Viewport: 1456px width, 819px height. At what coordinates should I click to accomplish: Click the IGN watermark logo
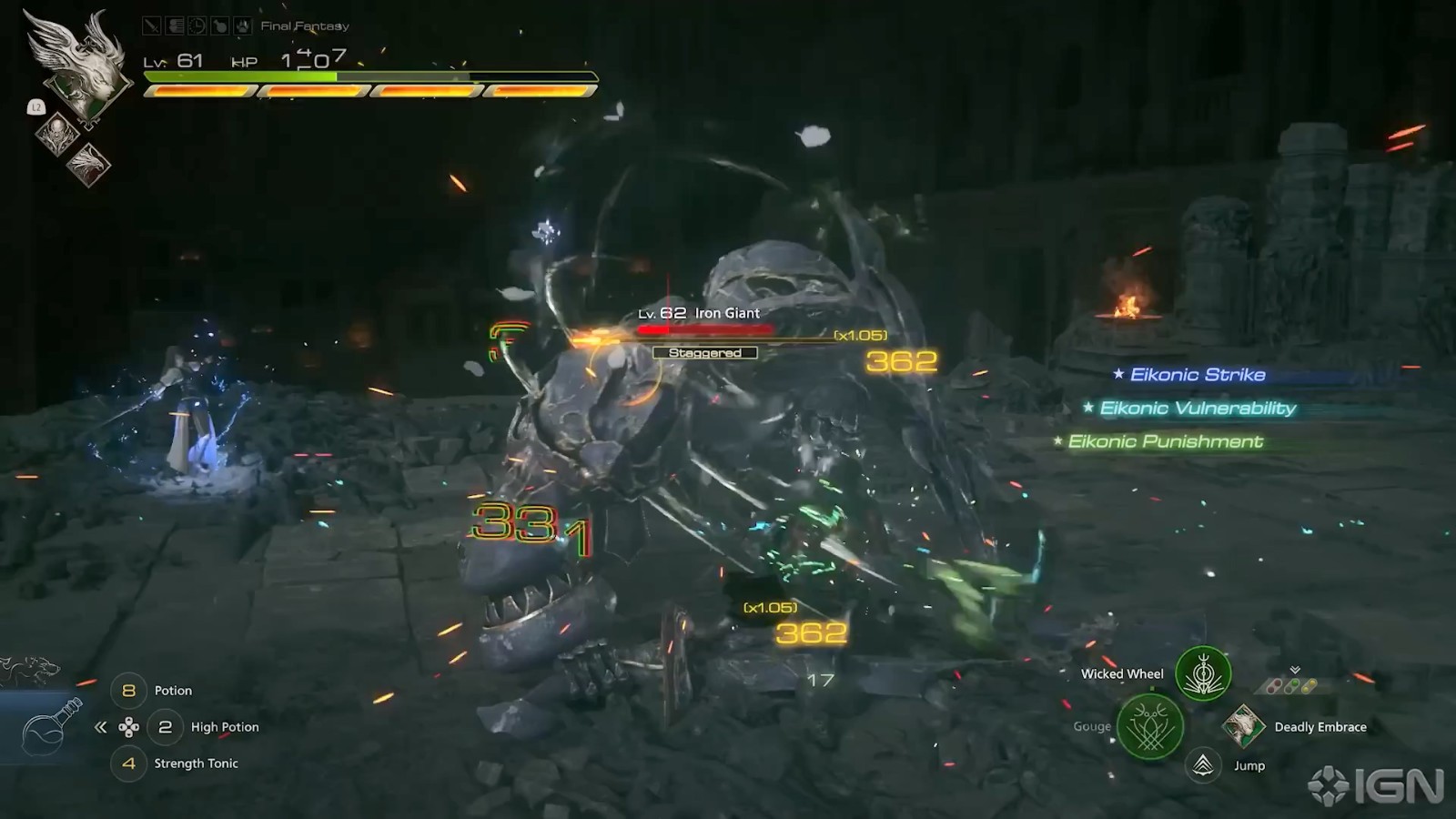tap(1376, 786)
